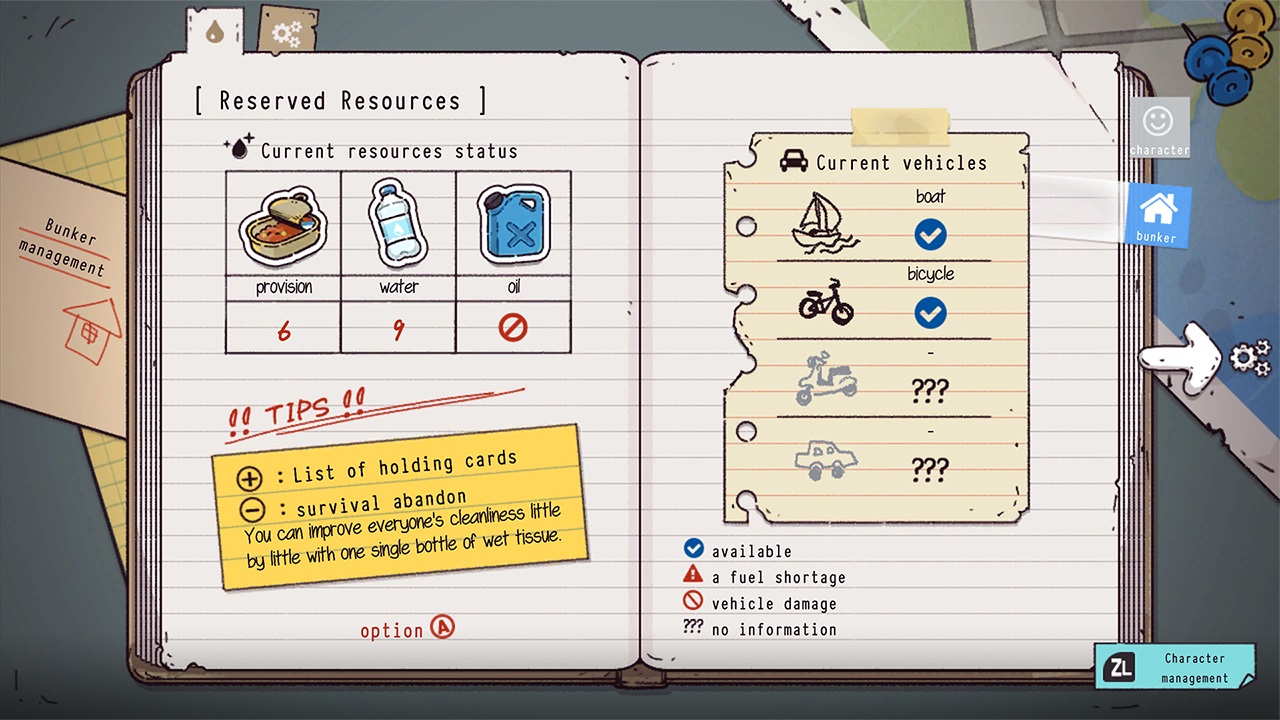The height and width of the screenshot is (720, 1280).
Task: Expand the list of holding cards
Action: point(248,477)
